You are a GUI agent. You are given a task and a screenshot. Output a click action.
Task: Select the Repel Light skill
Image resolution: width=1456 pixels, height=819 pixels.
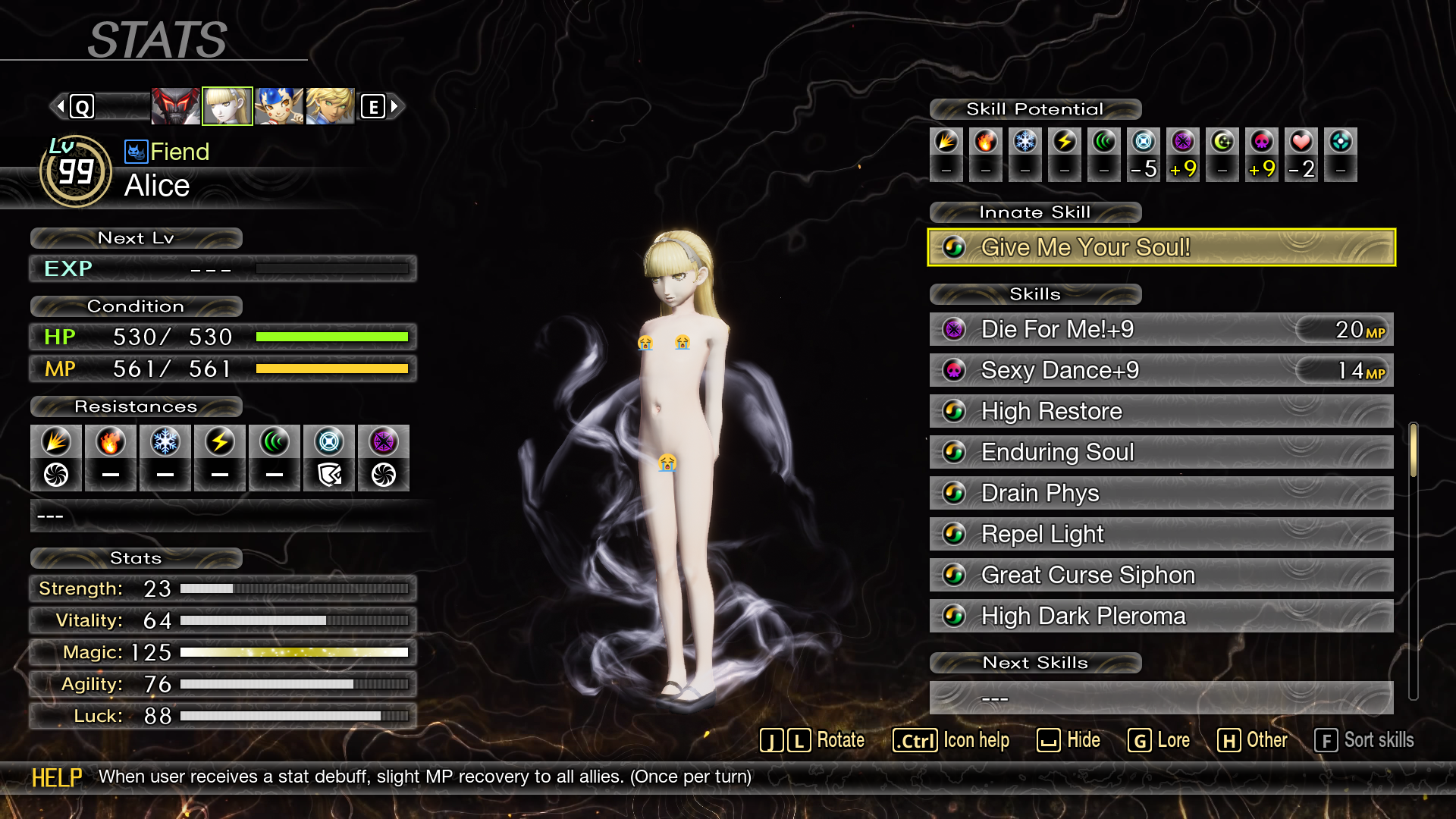click(1161, 534)
